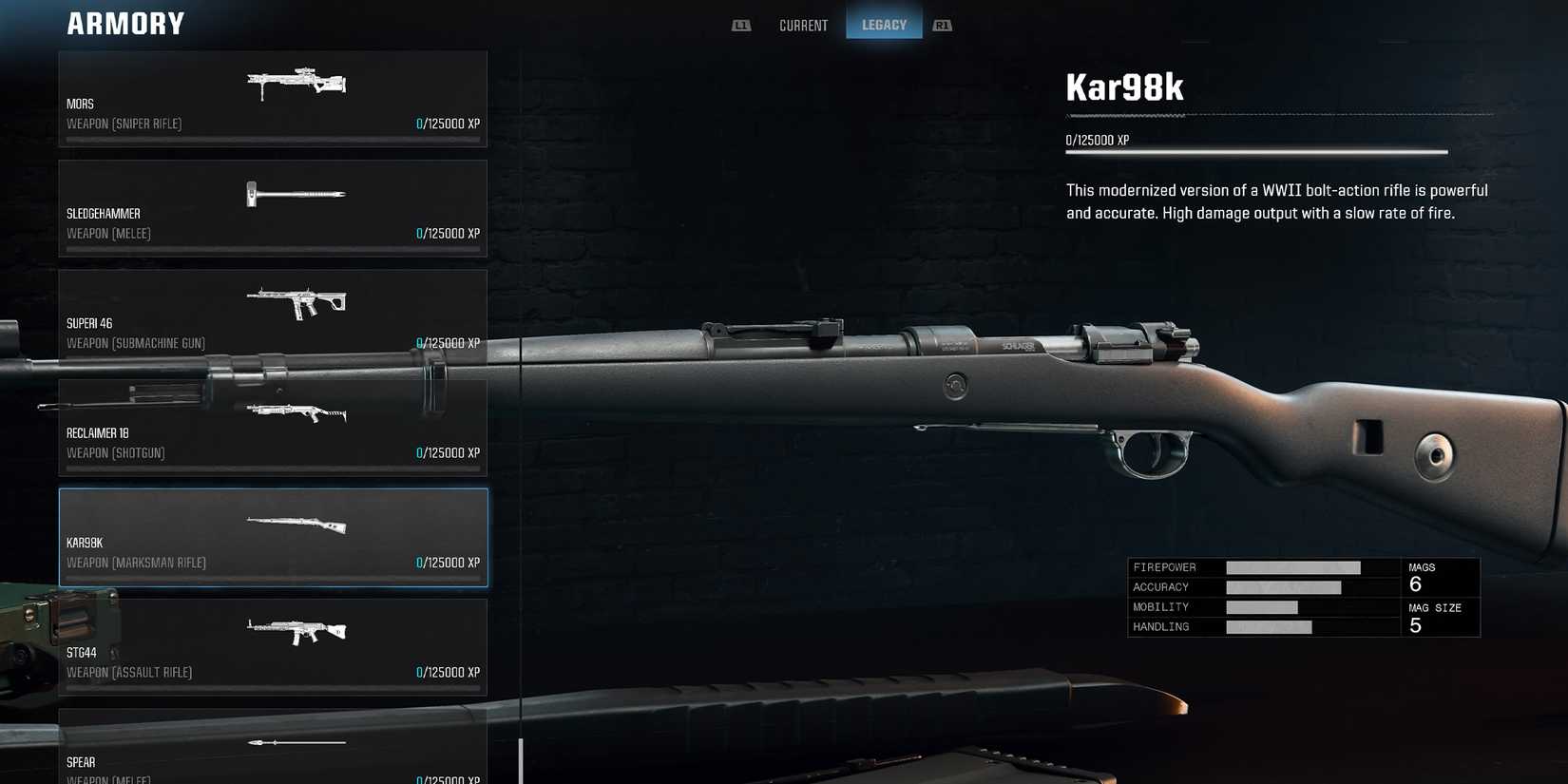Switch to the Current tab

pyautogui.click(x=803, y=26)
